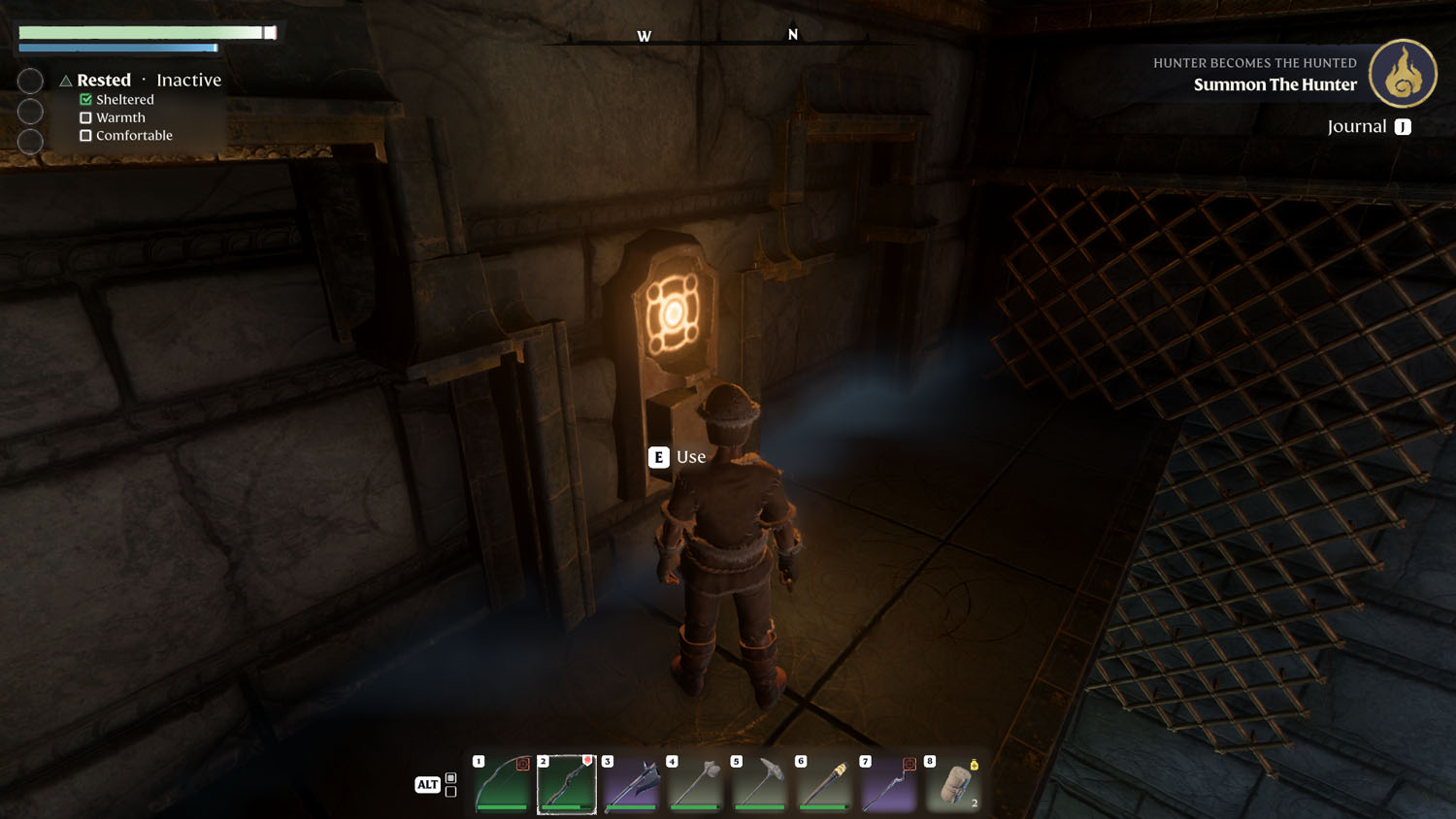Click the flame quest emblem icon

click(x=1403, y=74)
